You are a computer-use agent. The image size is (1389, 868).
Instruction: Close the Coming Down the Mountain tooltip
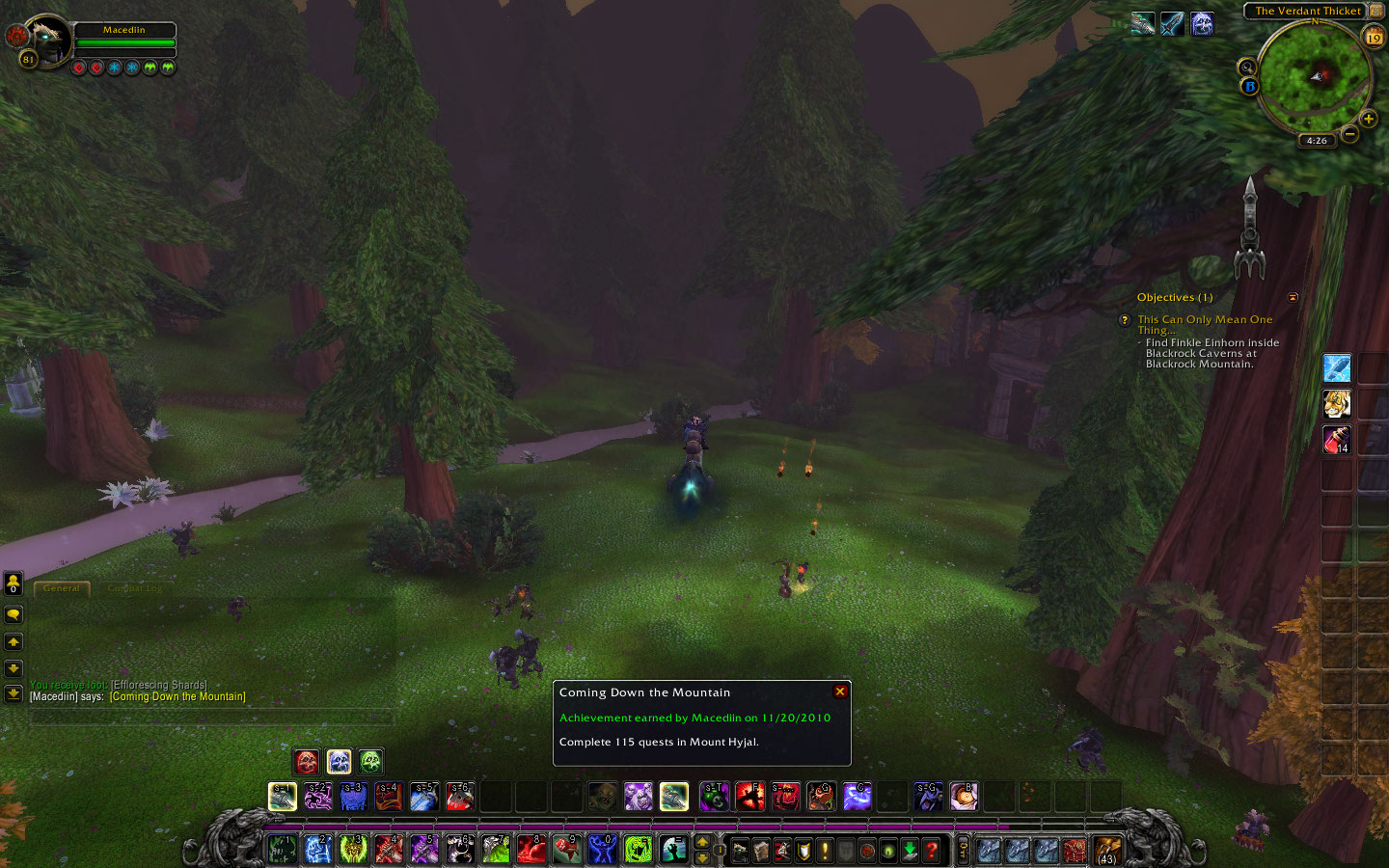point(840,692)
